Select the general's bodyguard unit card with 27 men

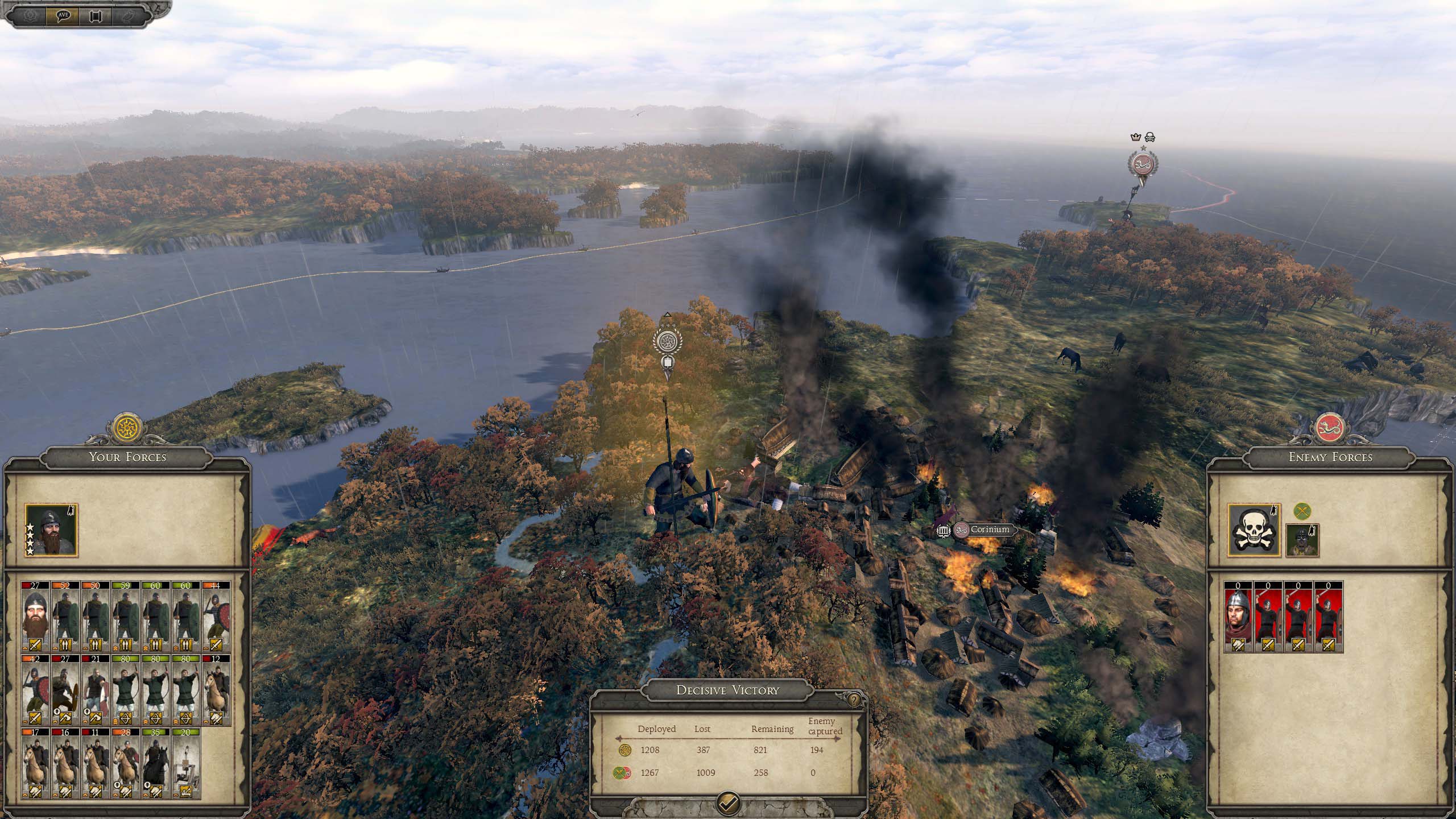click(x=35, y=617)
